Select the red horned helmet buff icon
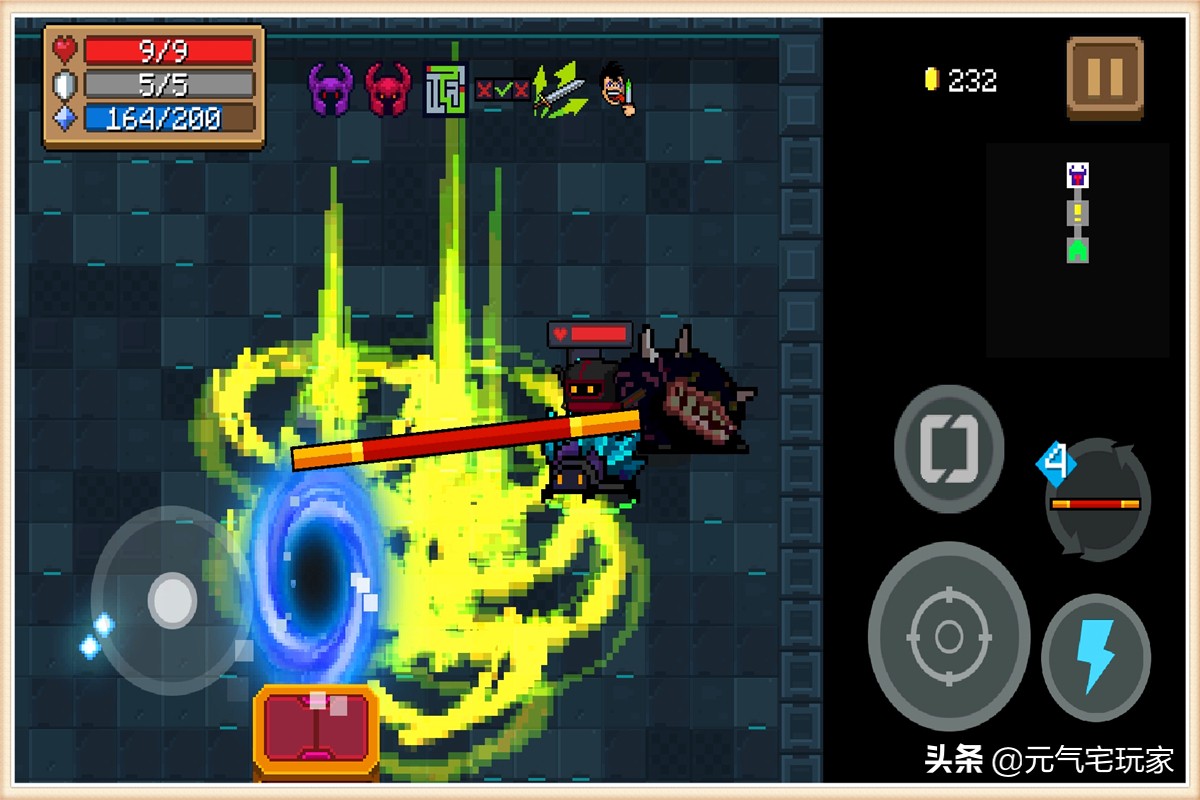 387,90
